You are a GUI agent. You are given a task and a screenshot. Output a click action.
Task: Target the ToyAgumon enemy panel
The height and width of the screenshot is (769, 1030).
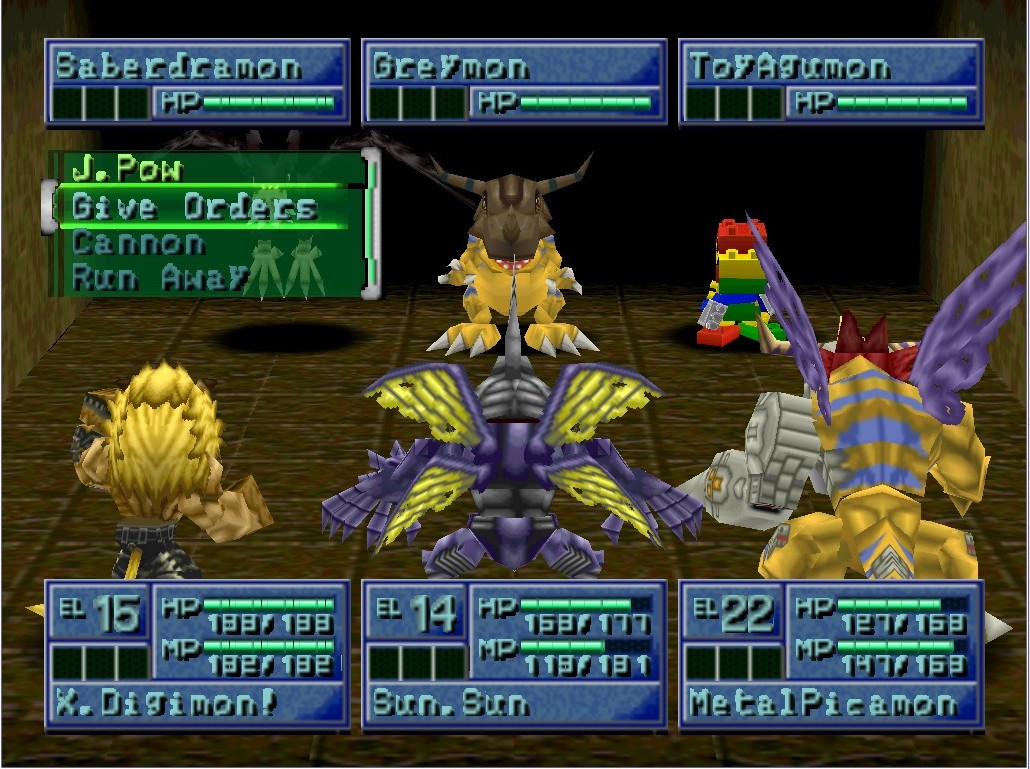831,82
